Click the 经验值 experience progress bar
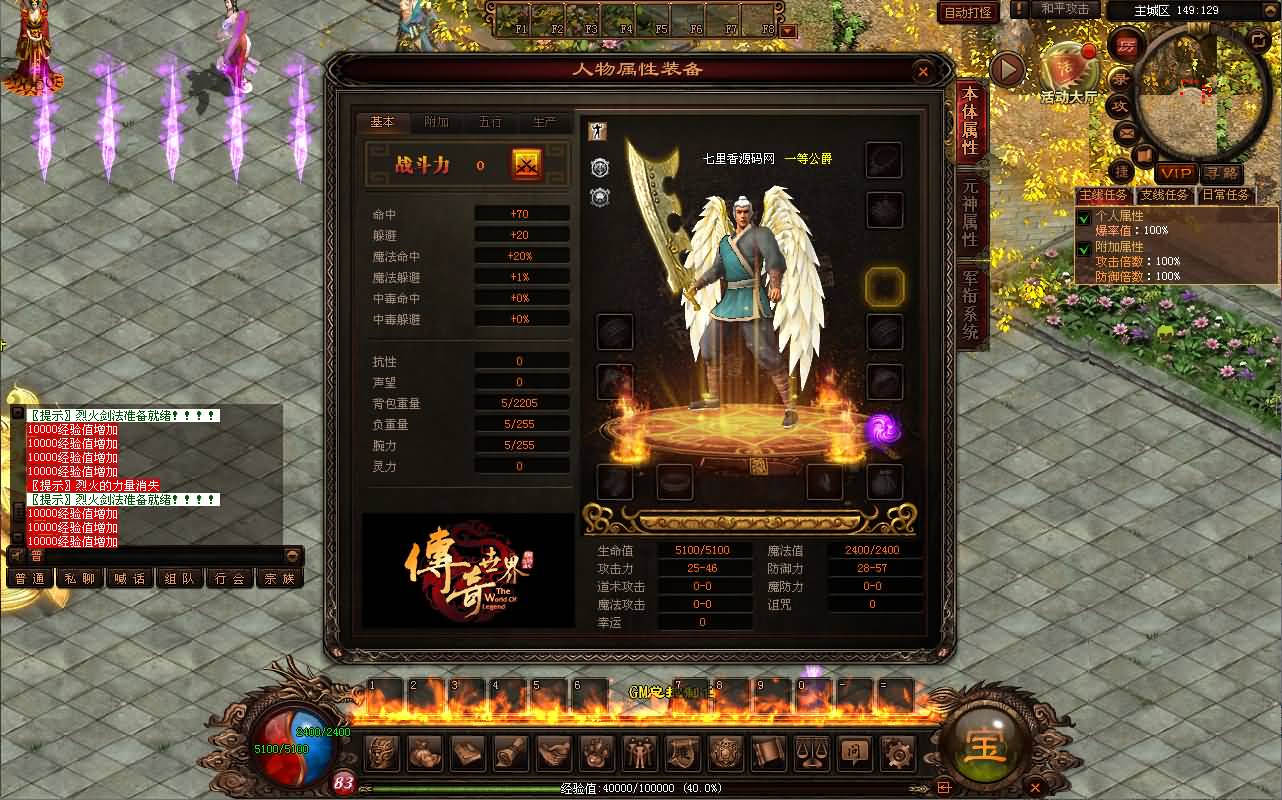This screenshot has height=800, width=1282. click(640, 789)
